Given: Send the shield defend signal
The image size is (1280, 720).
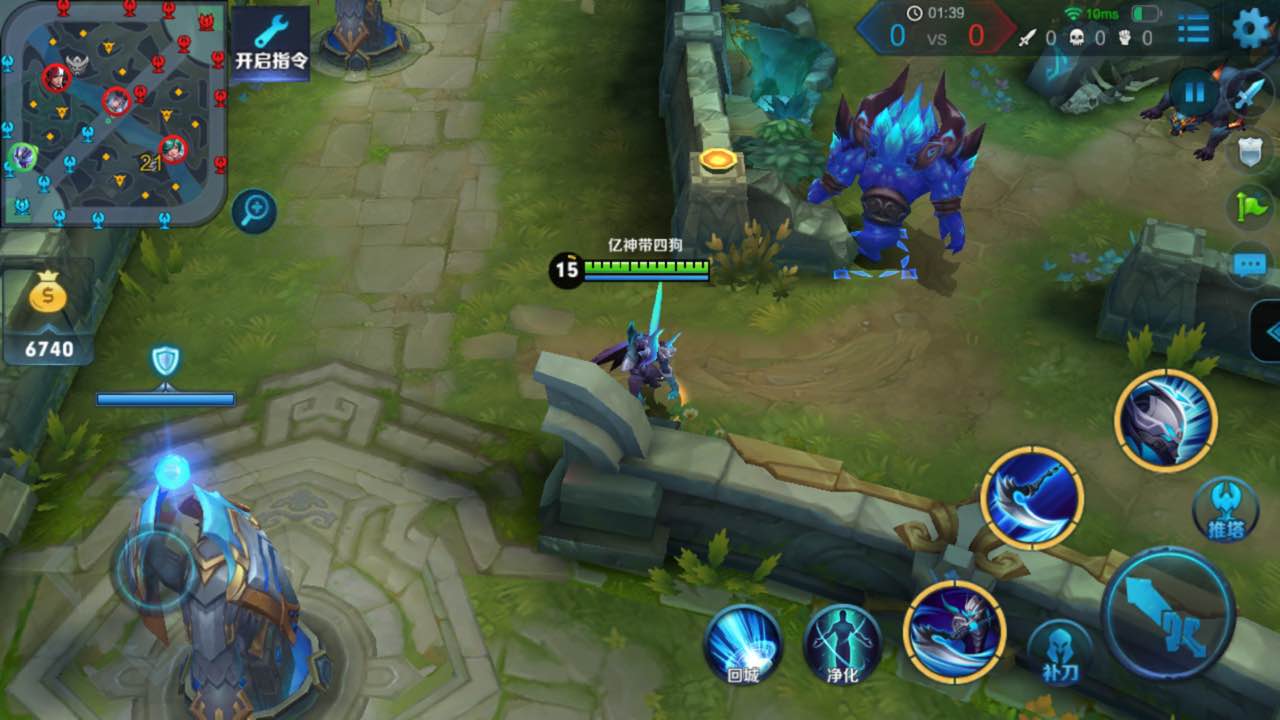Looking at the screenshot, I should click(x=1250, y=151).
